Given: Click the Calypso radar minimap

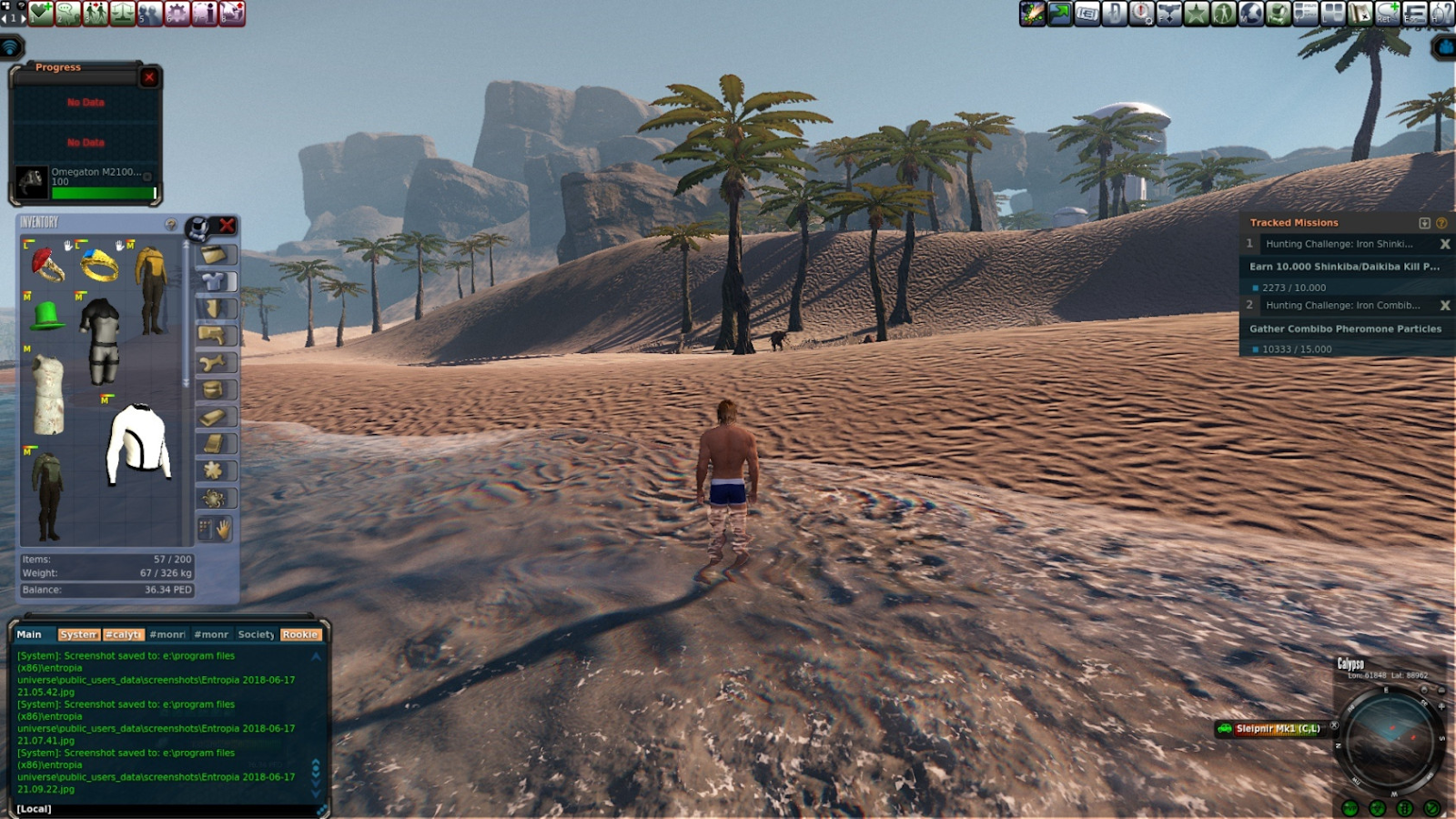Looking at the screenshot, I should [1388, 737].
